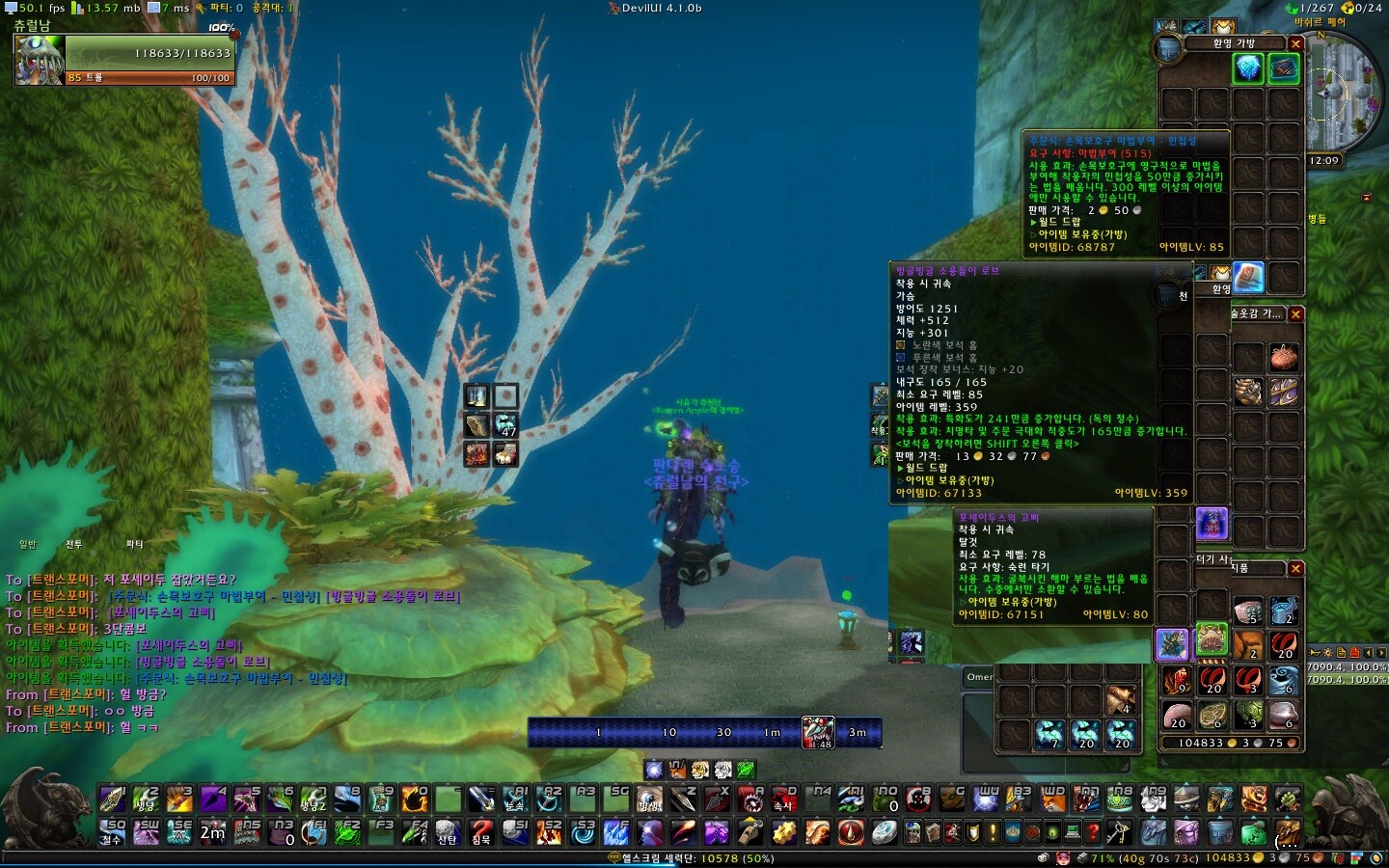This screenshot has width=1389, height=868.
Task: Close the bottom 지품 bag window
Action: 1296,569
